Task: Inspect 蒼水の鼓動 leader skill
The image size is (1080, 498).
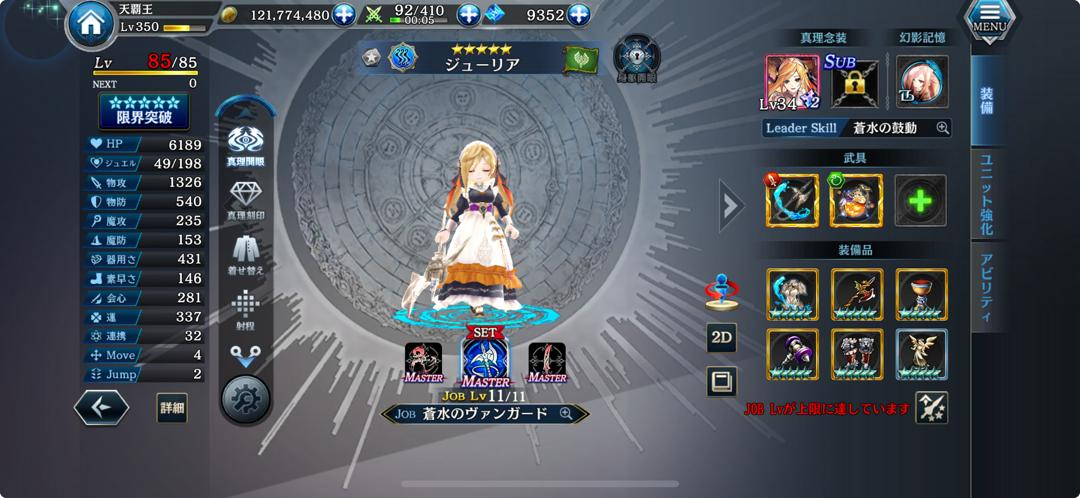Action: point(942,128)
